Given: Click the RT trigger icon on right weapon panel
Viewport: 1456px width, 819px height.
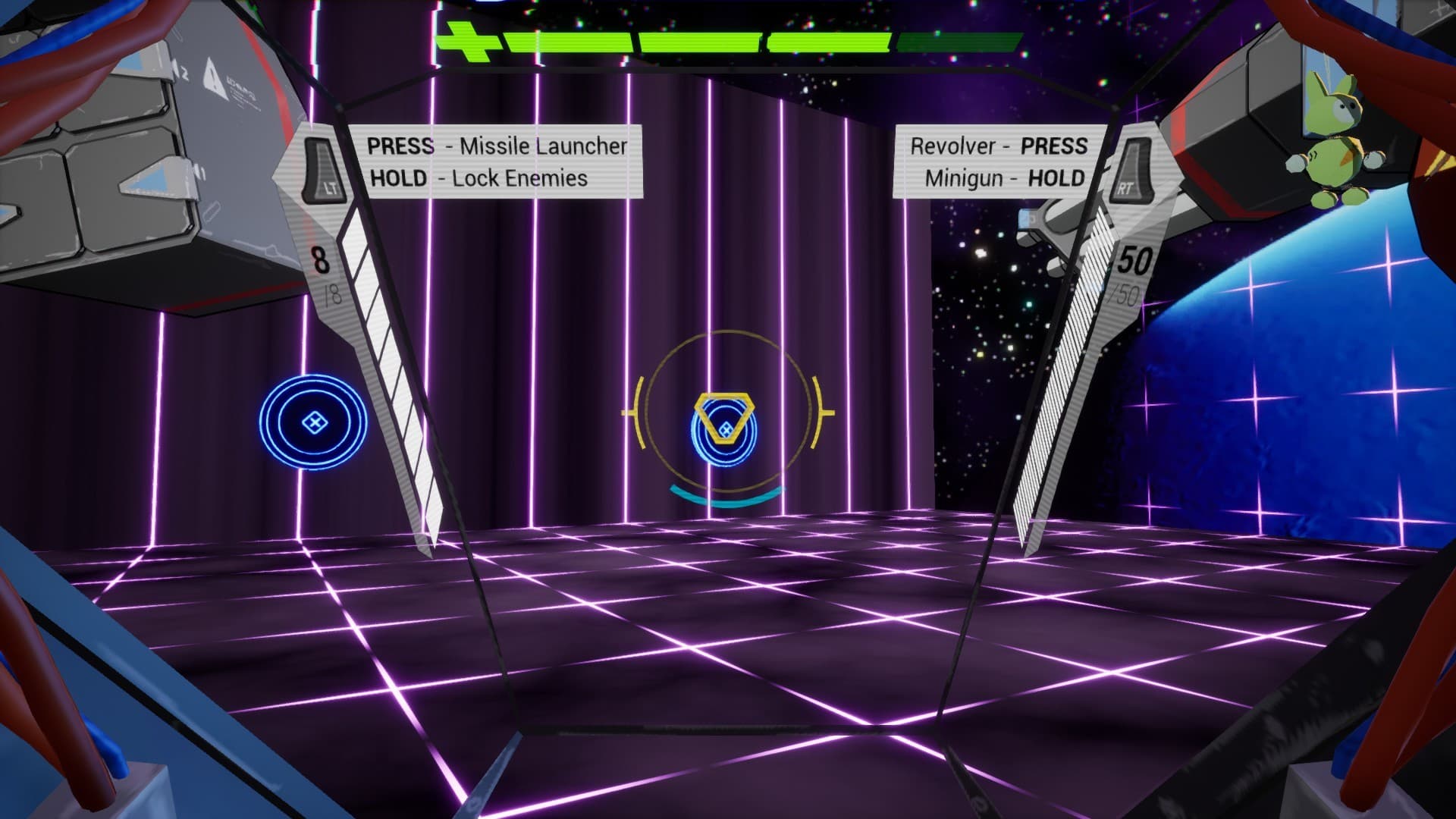Looking at the screenshot, I should pos(1133,171).
